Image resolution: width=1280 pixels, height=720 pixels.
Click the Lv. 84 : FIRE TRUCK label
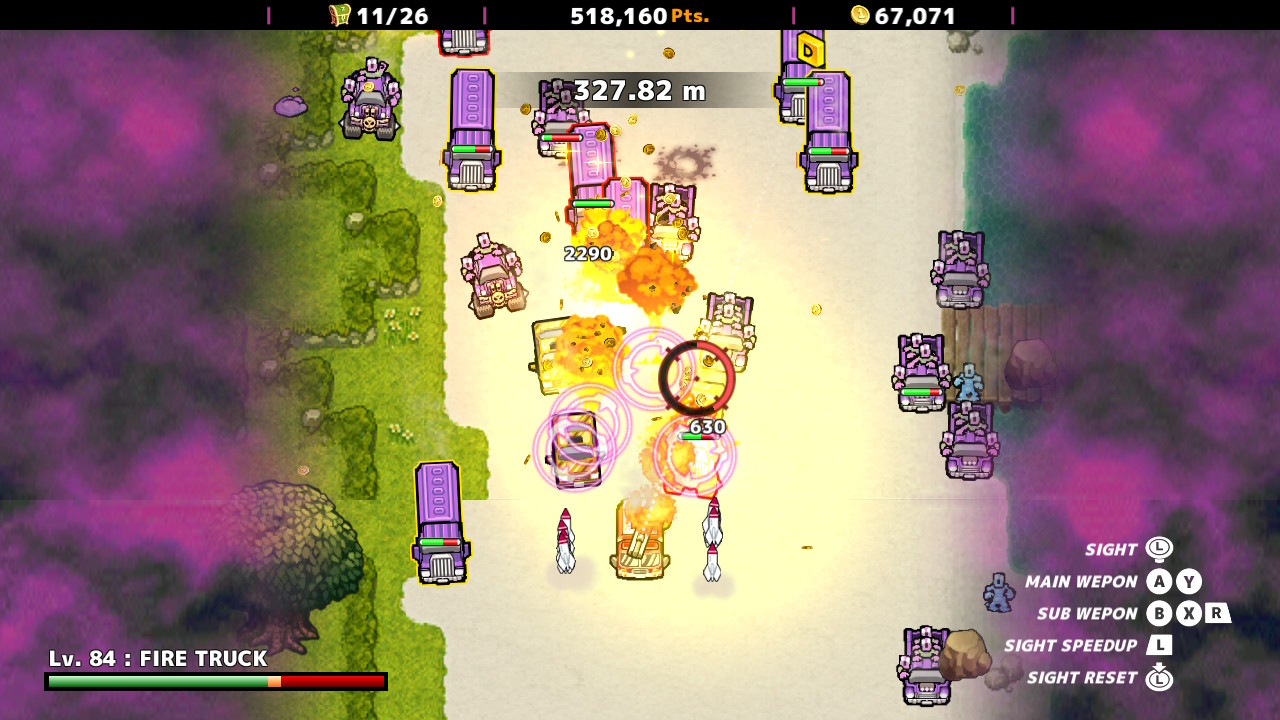coord(160,659)
